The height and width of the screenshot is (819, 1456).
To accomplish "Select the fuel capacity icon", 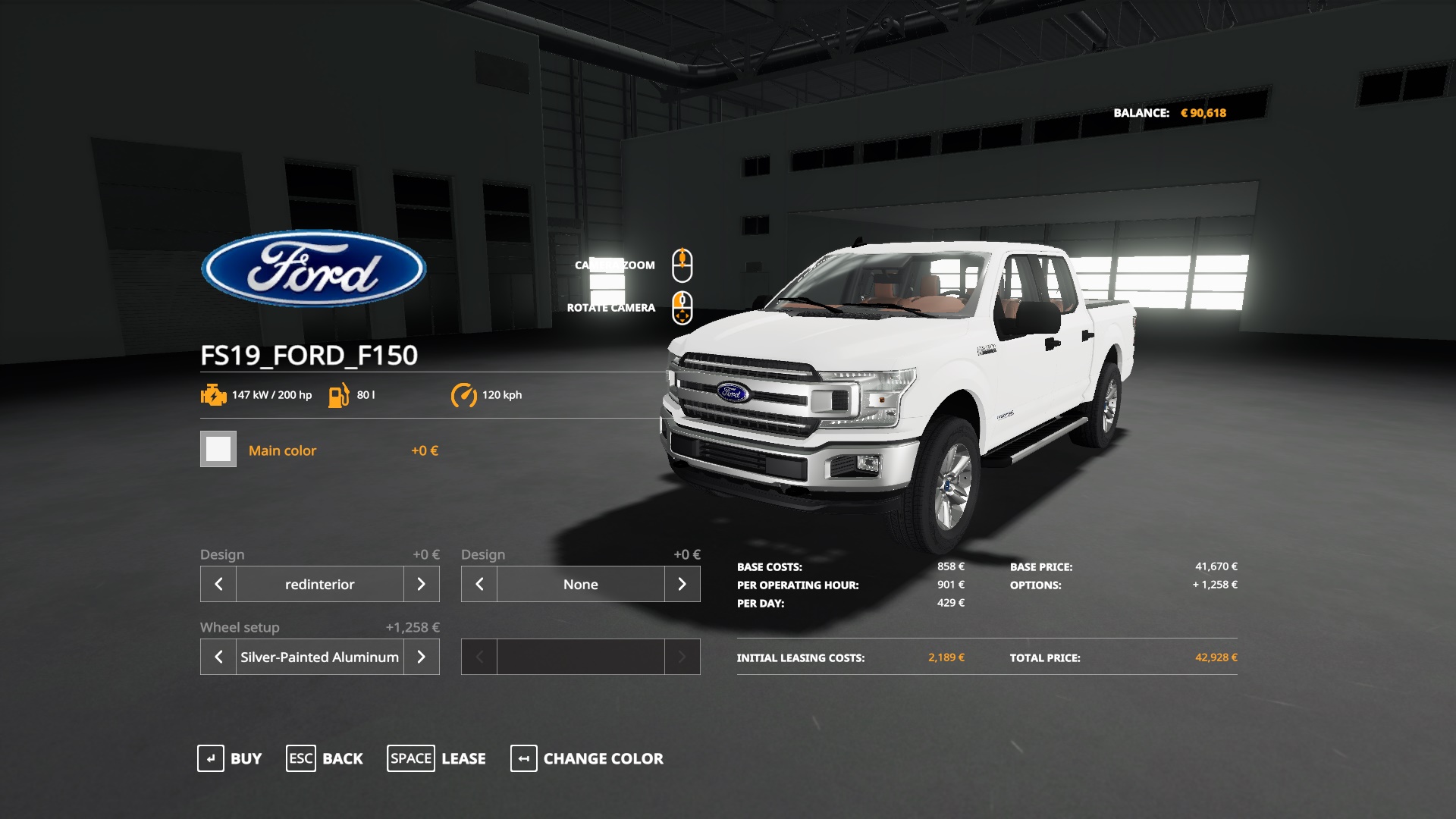I will coord(339,394).
